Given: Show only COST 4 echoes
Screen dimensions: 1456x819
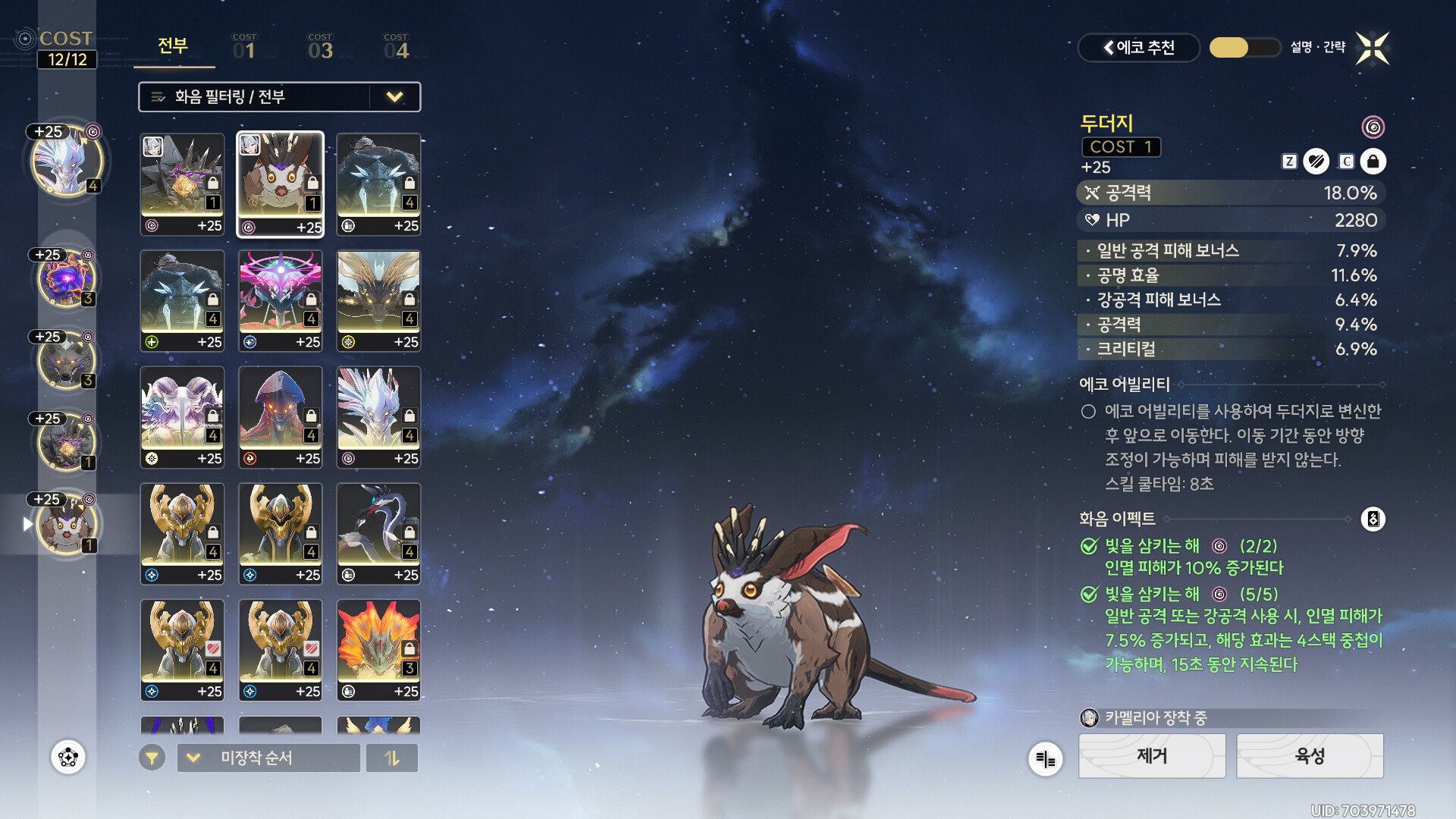Looking at the screenshot, I should [x=396, y=47].
